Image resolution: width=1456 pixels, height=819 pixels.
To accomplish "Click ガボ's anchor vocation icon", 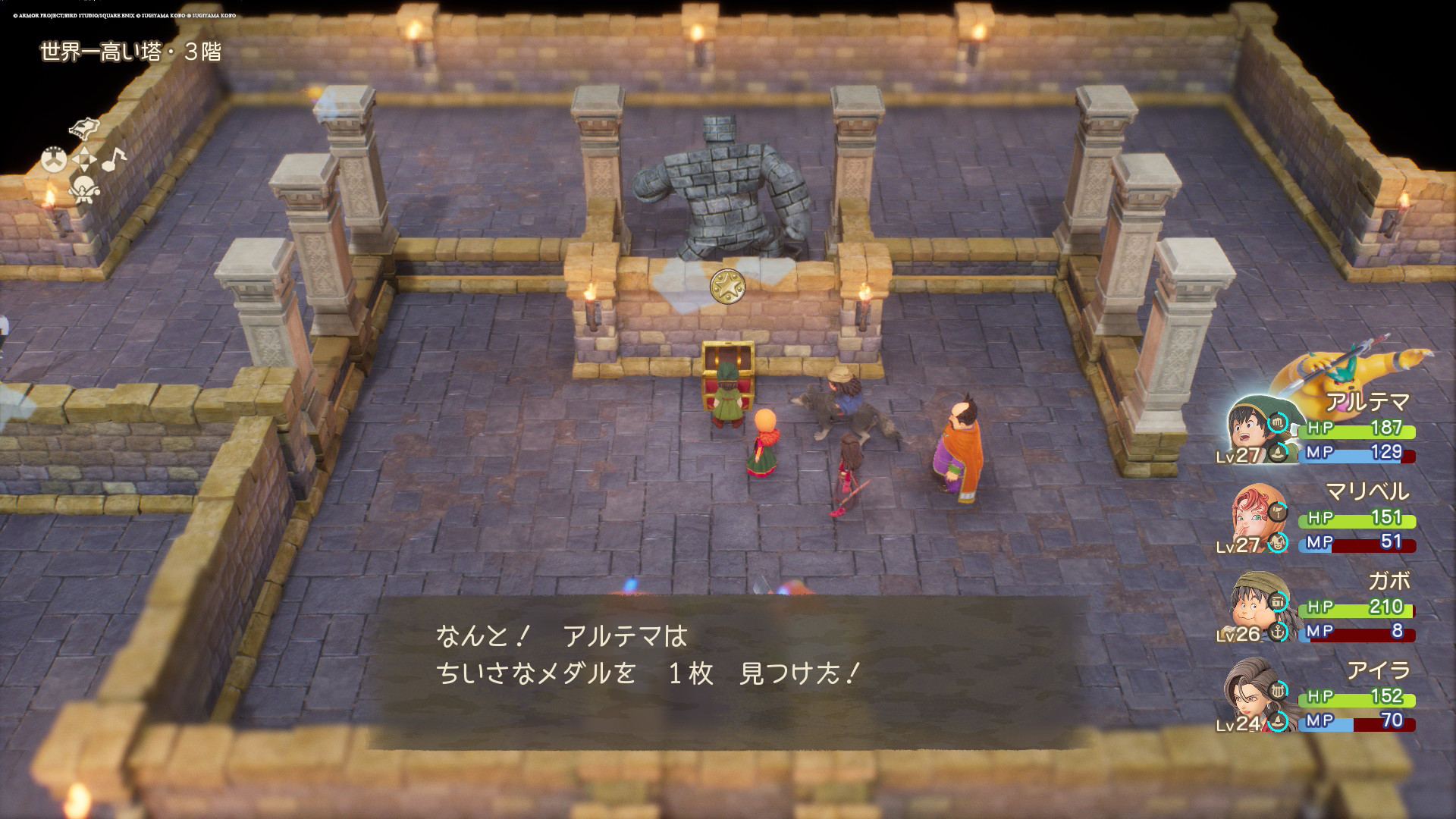I will [x=1278, y=632].
